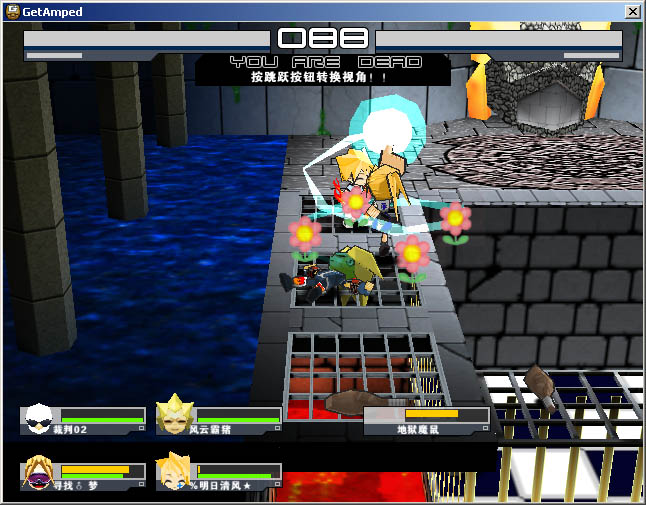Select player panel 风云霸猪
The width and height of the screenshot is (646, 505).
[x=219, y=420]
